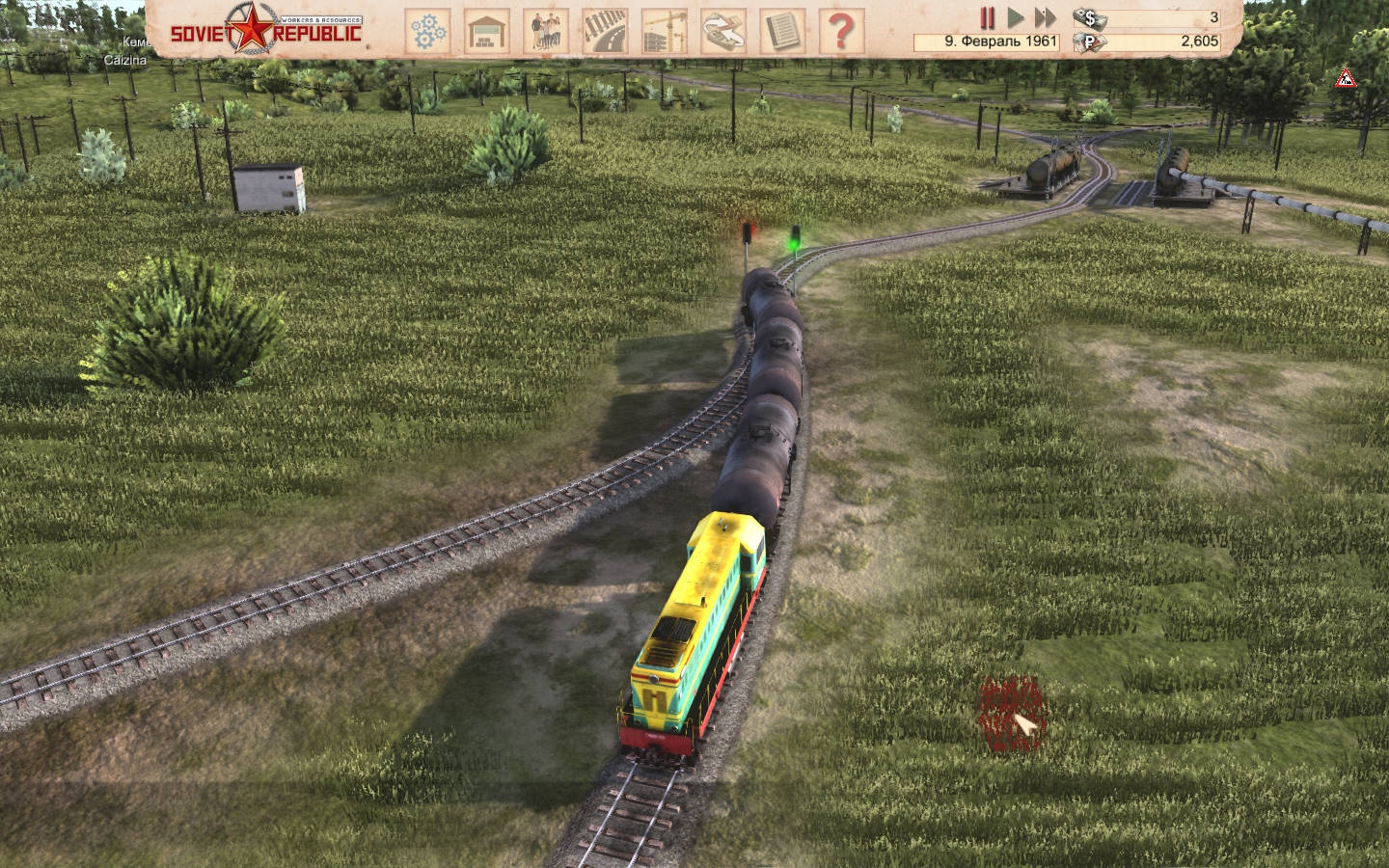Pause the game with the red bars

pos(987,17)
